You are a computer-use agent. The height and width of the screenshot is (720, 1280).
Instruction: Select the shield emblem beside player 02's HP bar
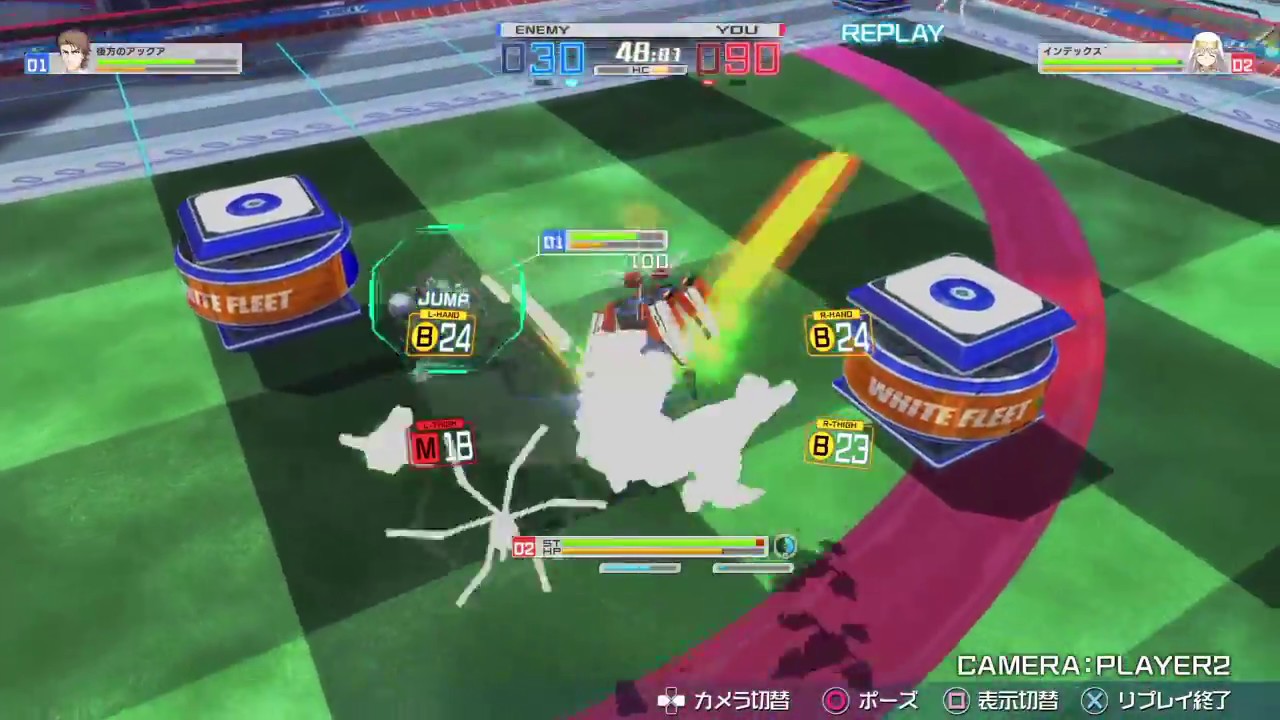coord(786,547)
